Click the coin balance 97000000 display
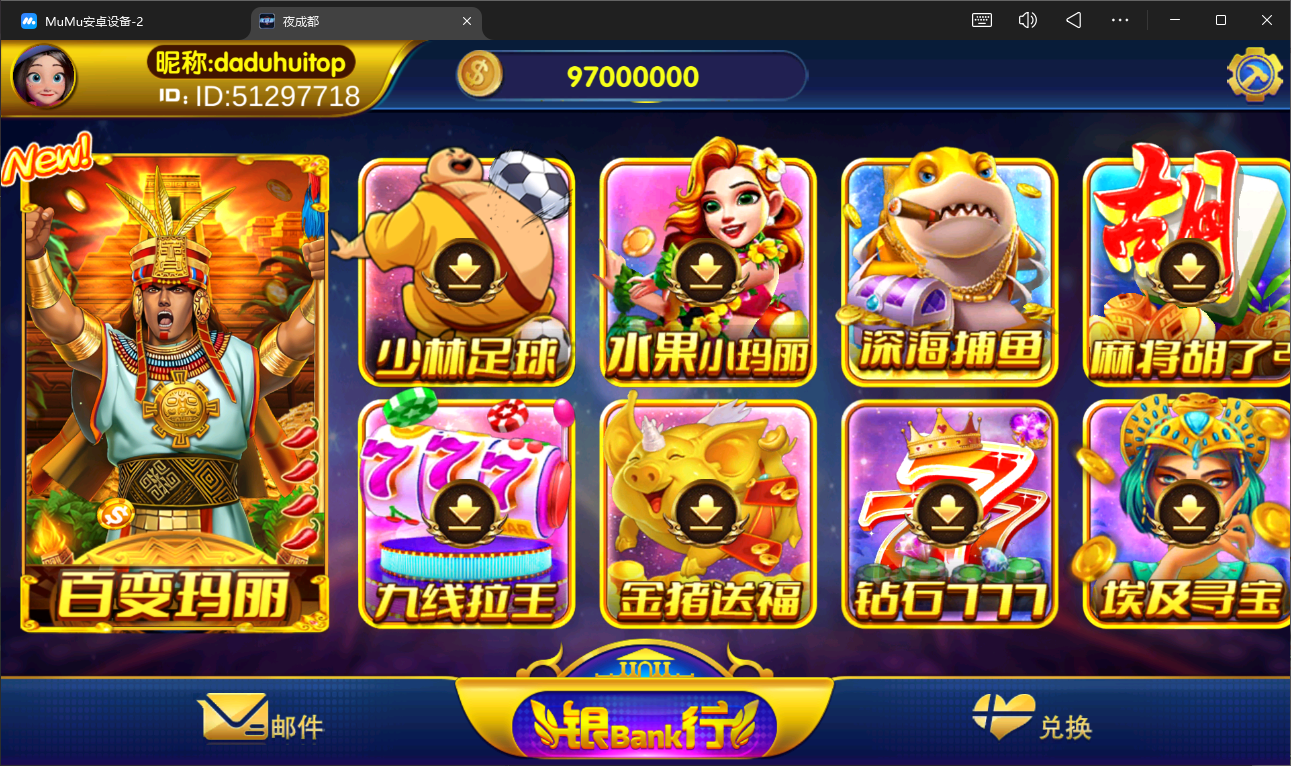 631,74
